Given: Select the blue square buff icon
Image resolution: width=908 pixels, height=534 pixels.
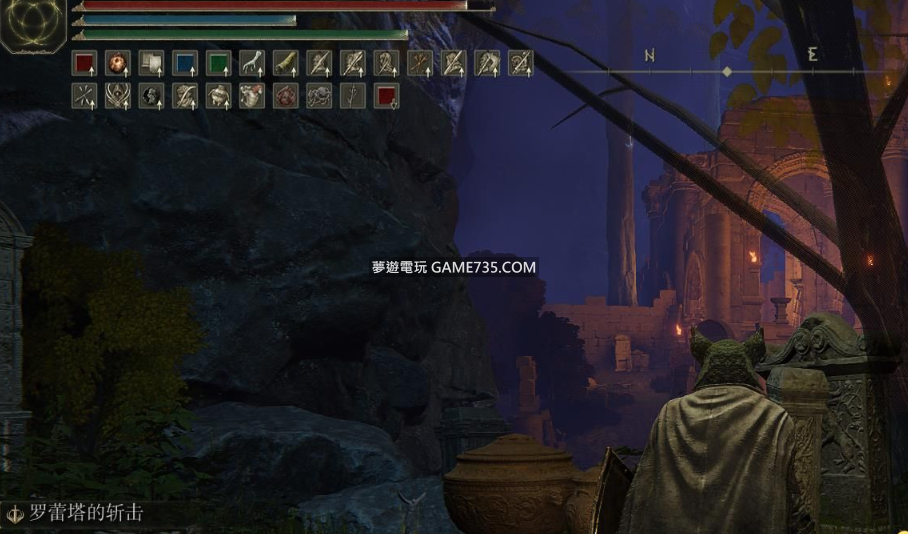Looking at the screenshot, I should coord(185,64).
